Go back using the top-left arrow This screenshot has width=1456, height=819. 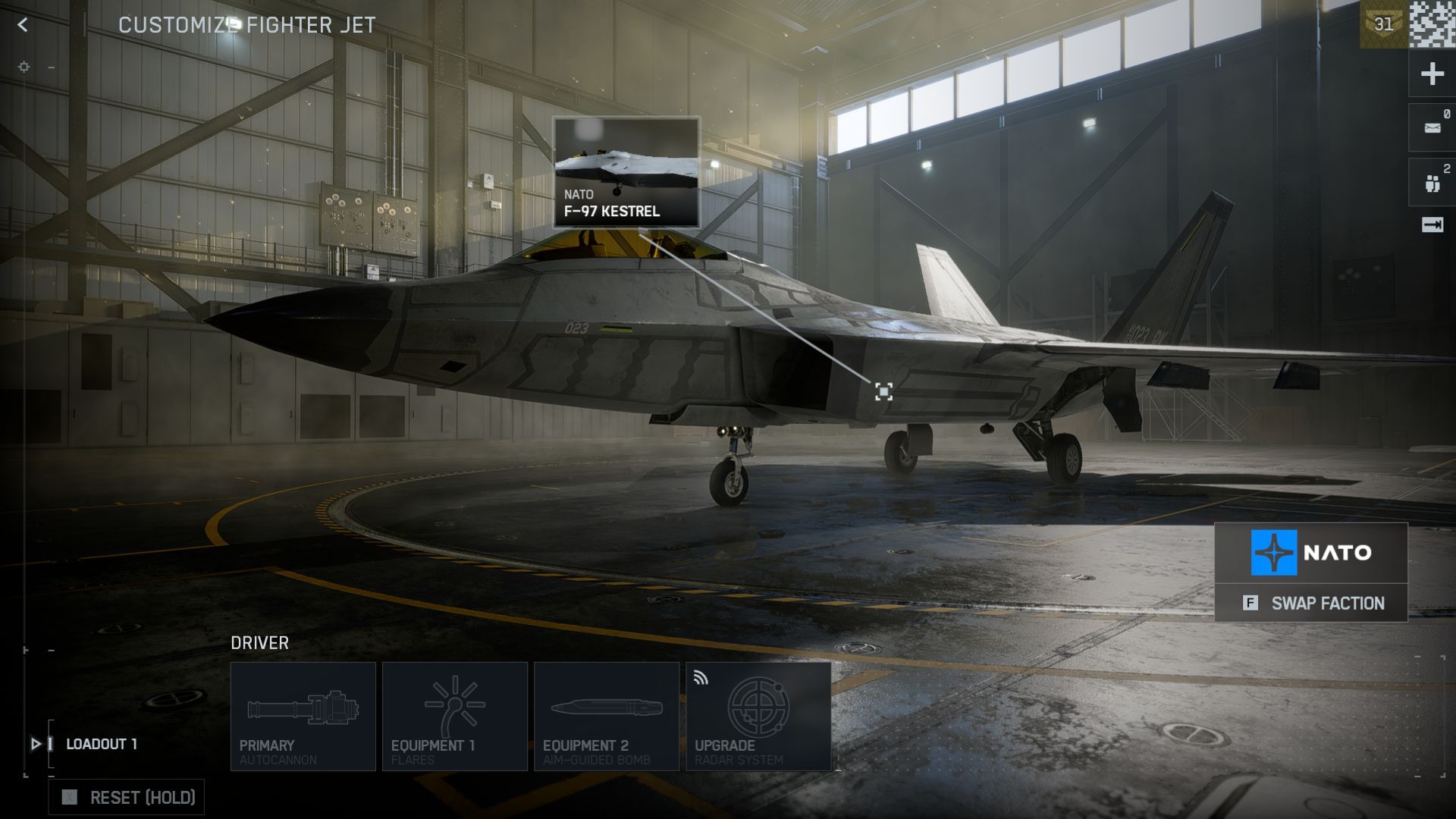click(23, 25)
